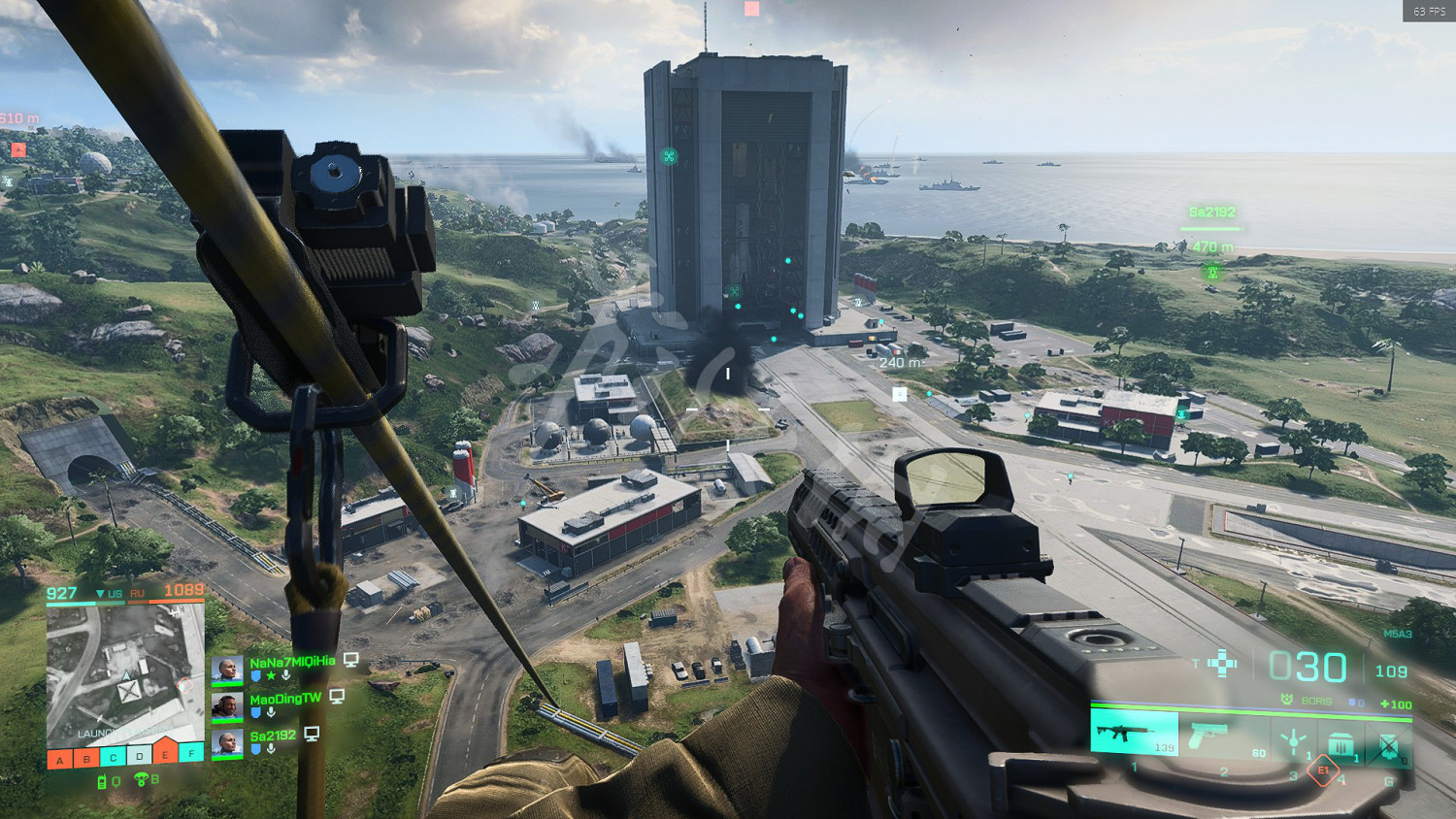Select squad member NaNa7MIQiHia
Screen dimensions: 1456x819
(291, 662)
